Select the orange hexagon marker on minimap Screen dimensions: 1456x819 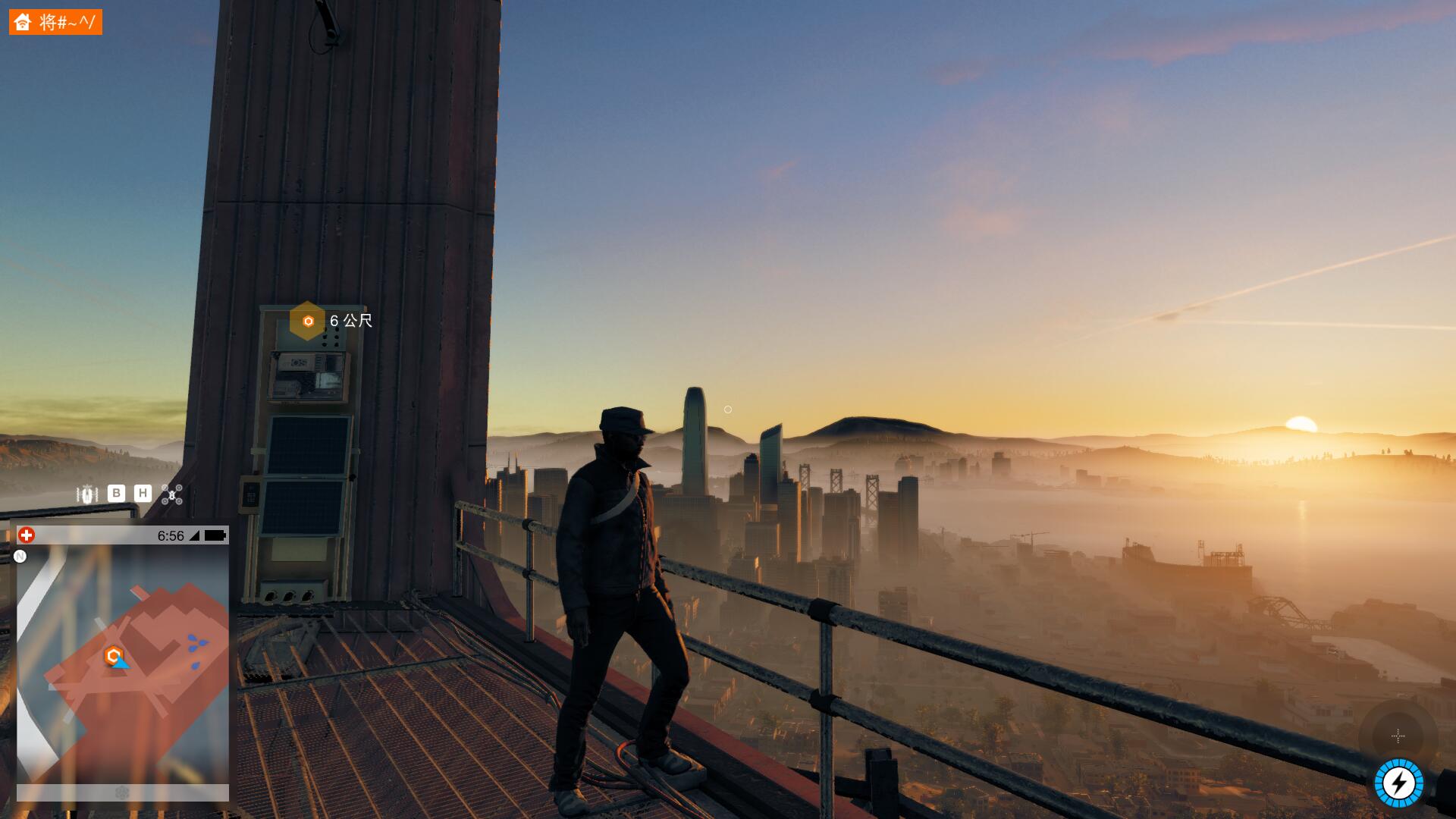[114, 655]
